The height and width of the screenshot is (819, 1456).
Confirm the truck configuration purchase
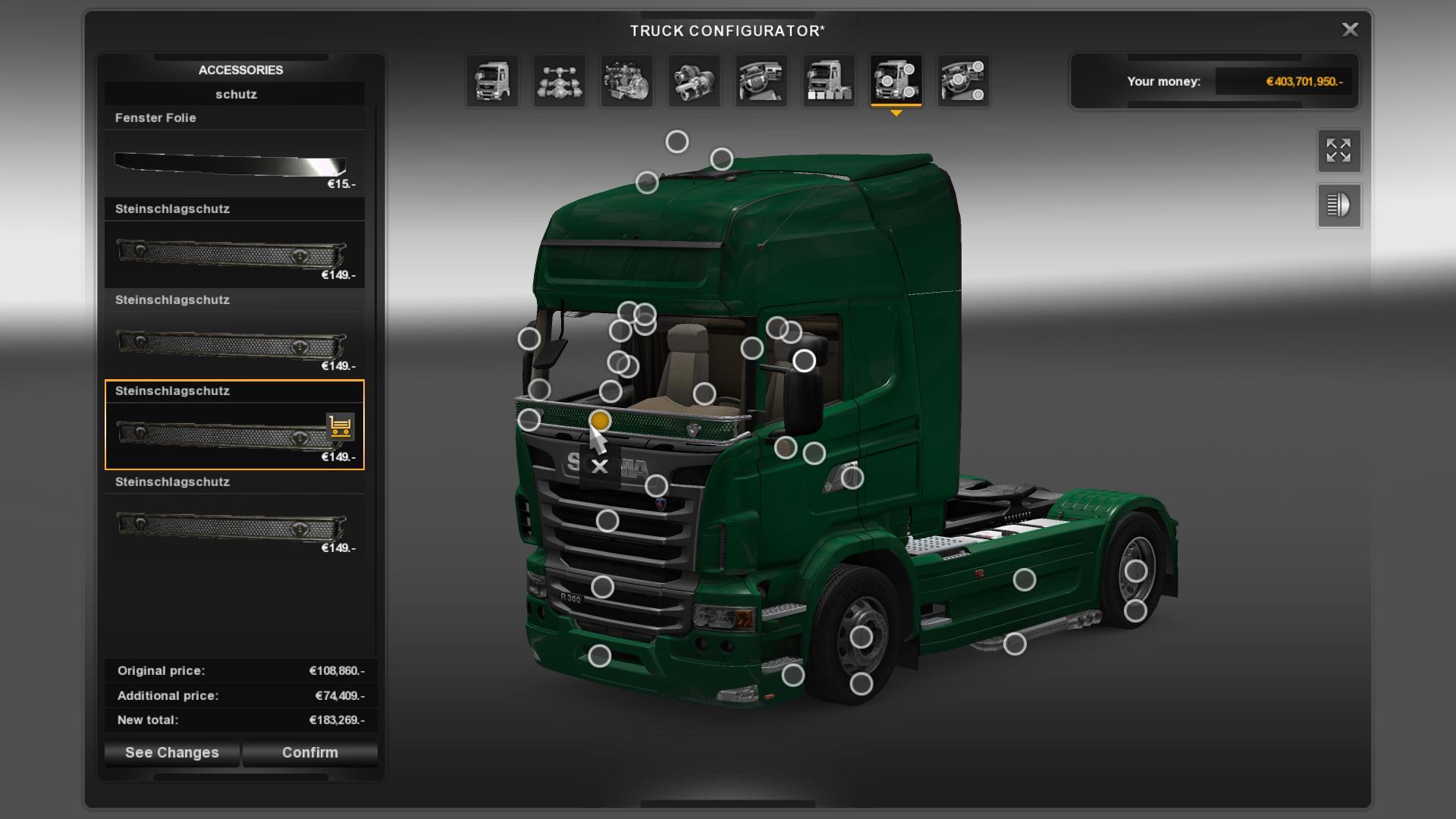[x=309, y=752]
